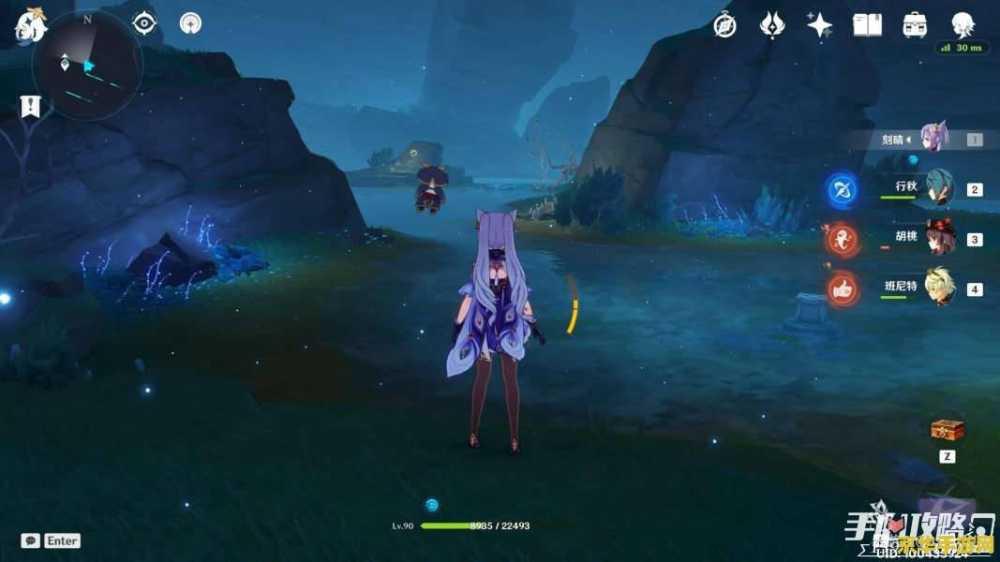Use the treasure chest gadget icon
This screenshot has width=1000, height=562.
[946, 430]
